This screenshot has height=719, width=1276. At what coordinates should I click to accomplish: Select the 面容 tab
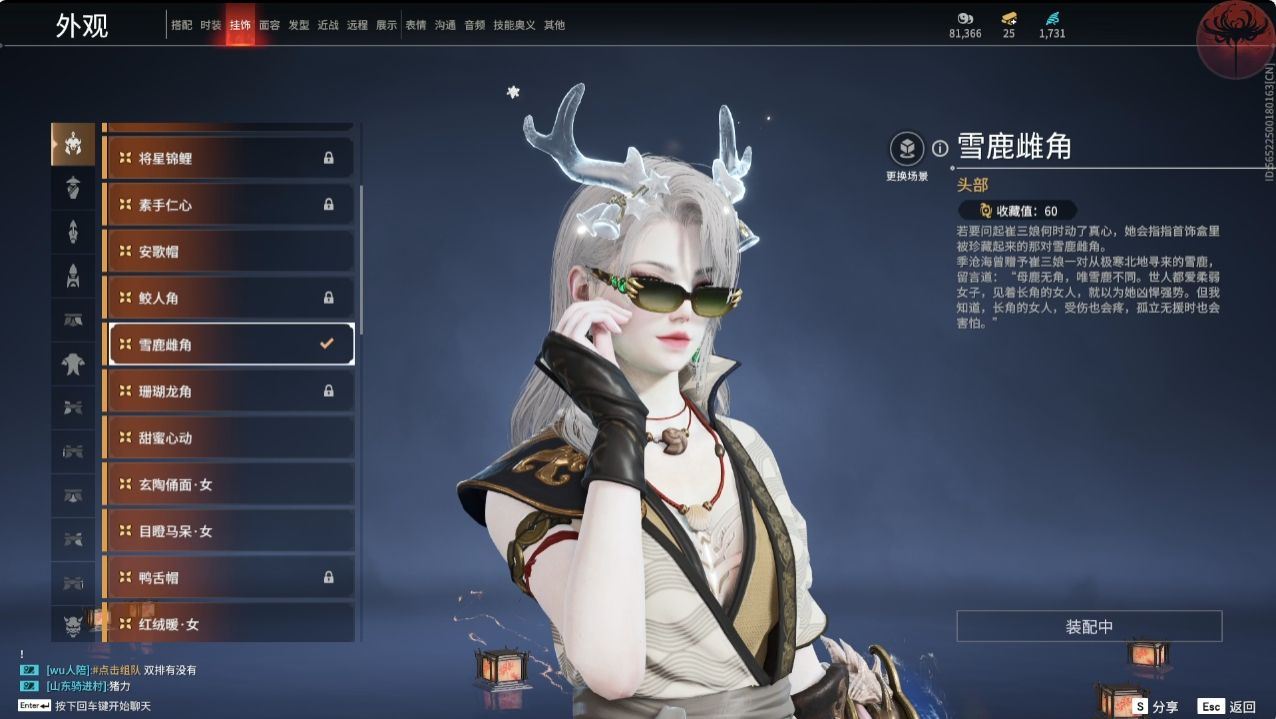(x=269, y=25)
